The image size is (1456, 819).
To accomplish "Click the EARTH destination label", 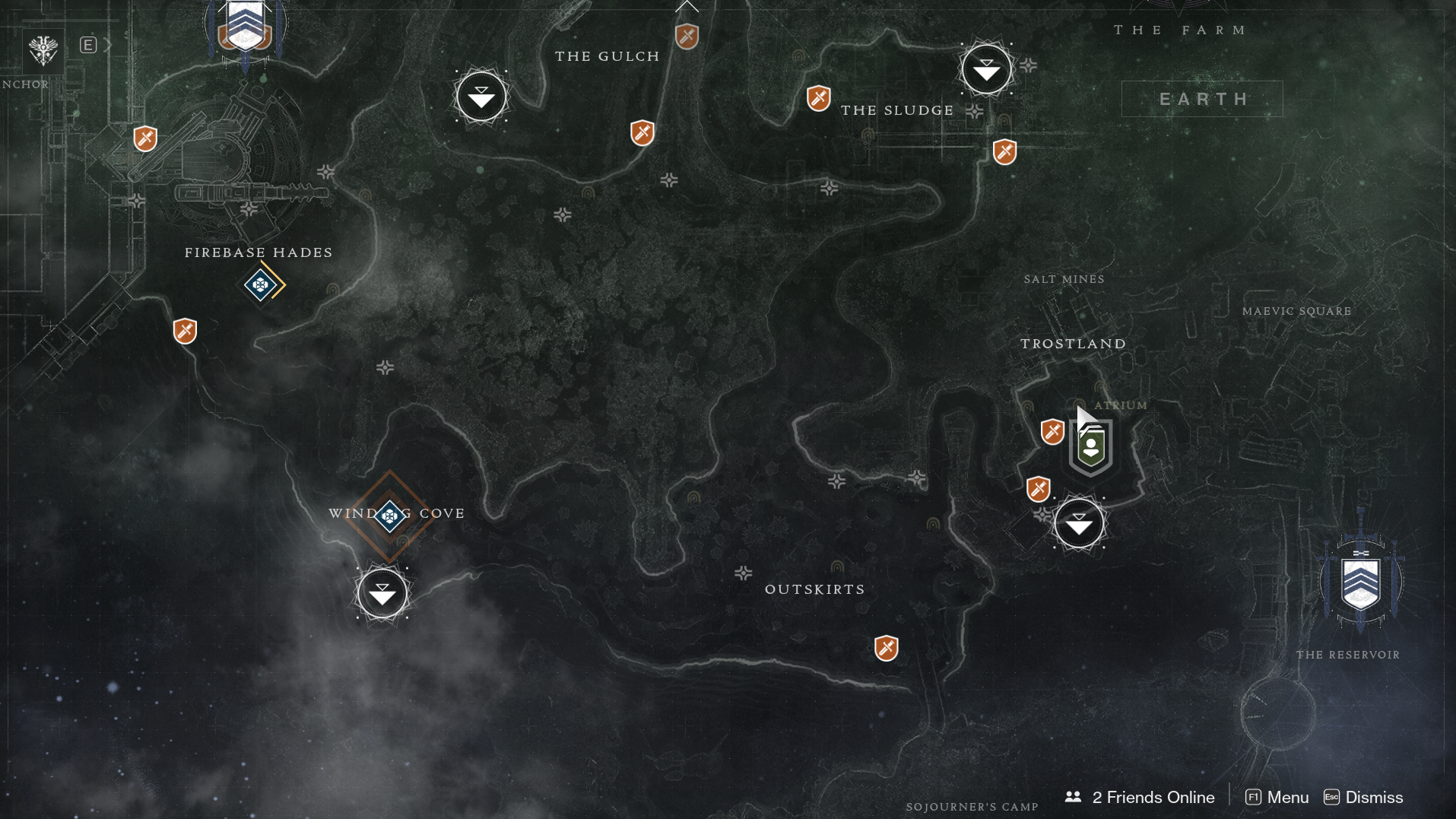I will click(1202, 99).
